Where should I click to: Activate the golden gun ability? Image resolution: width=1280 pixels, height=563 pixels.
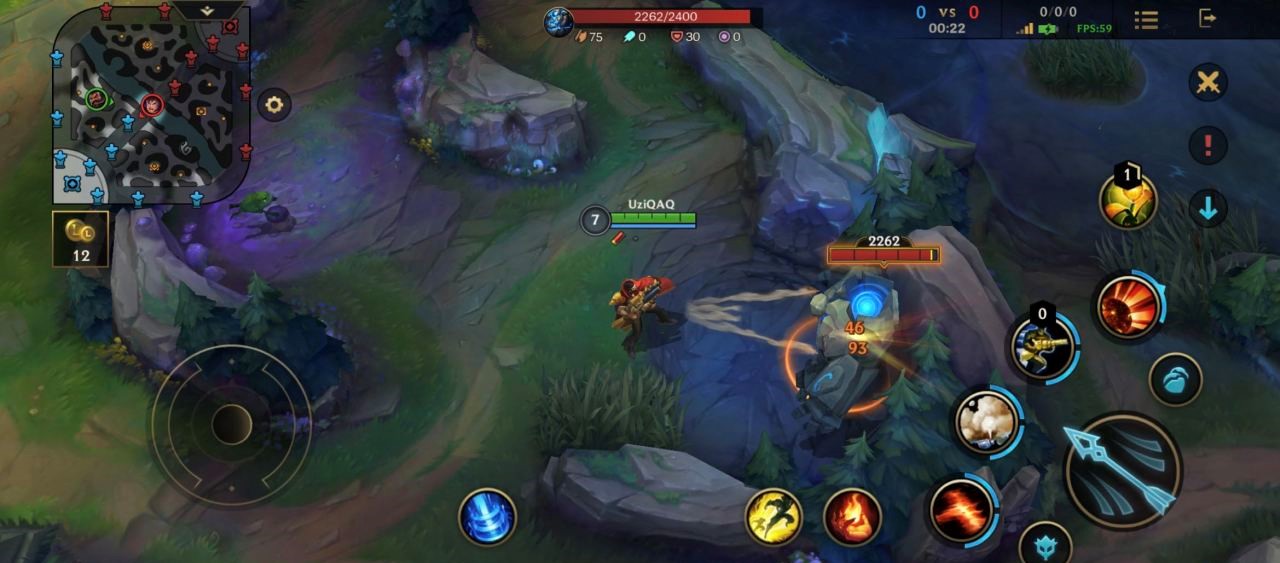point(1042,349)
